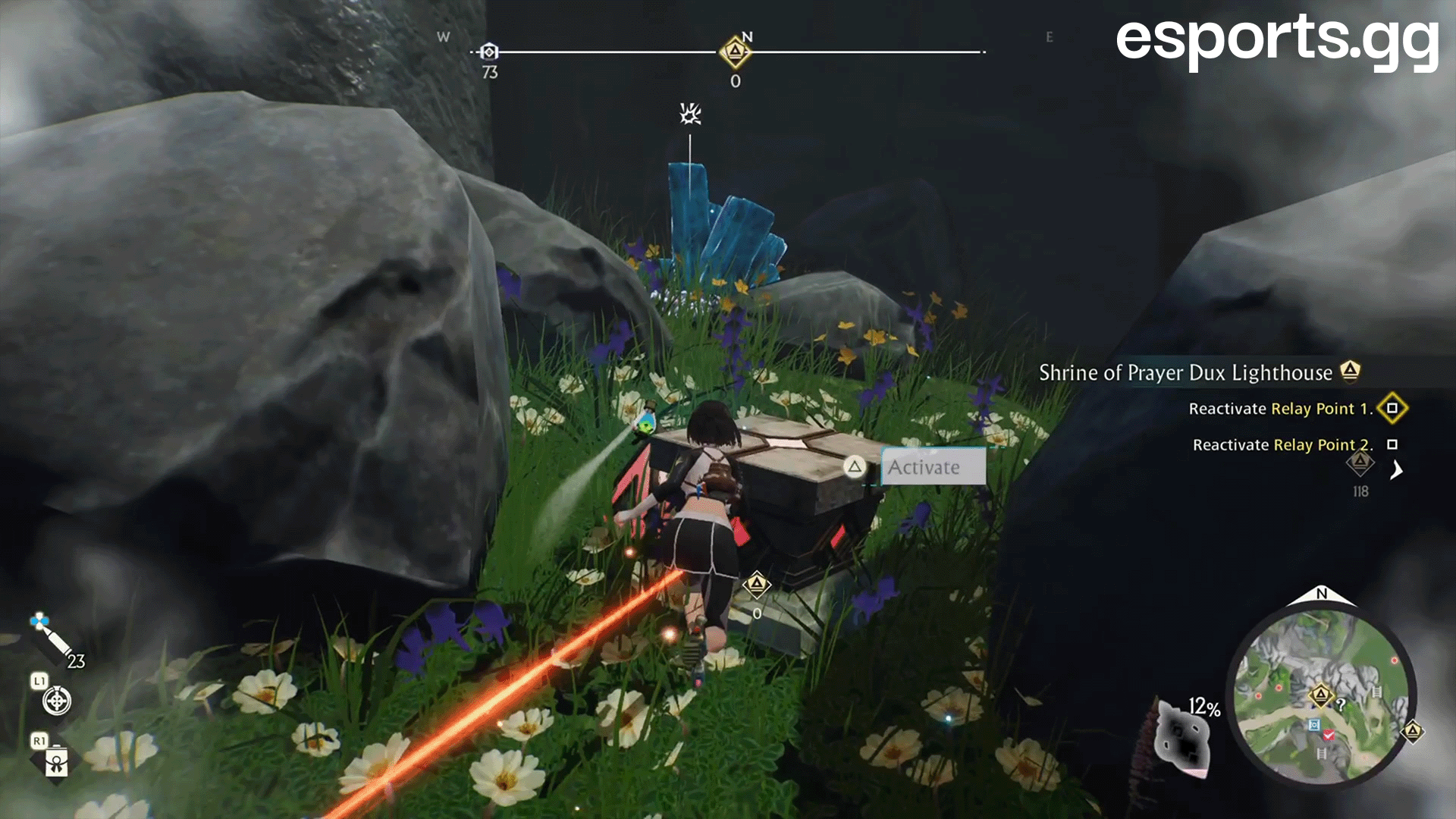Click the compass waypoint marked 73
The image size is (1456, 819).
(490, 52)
